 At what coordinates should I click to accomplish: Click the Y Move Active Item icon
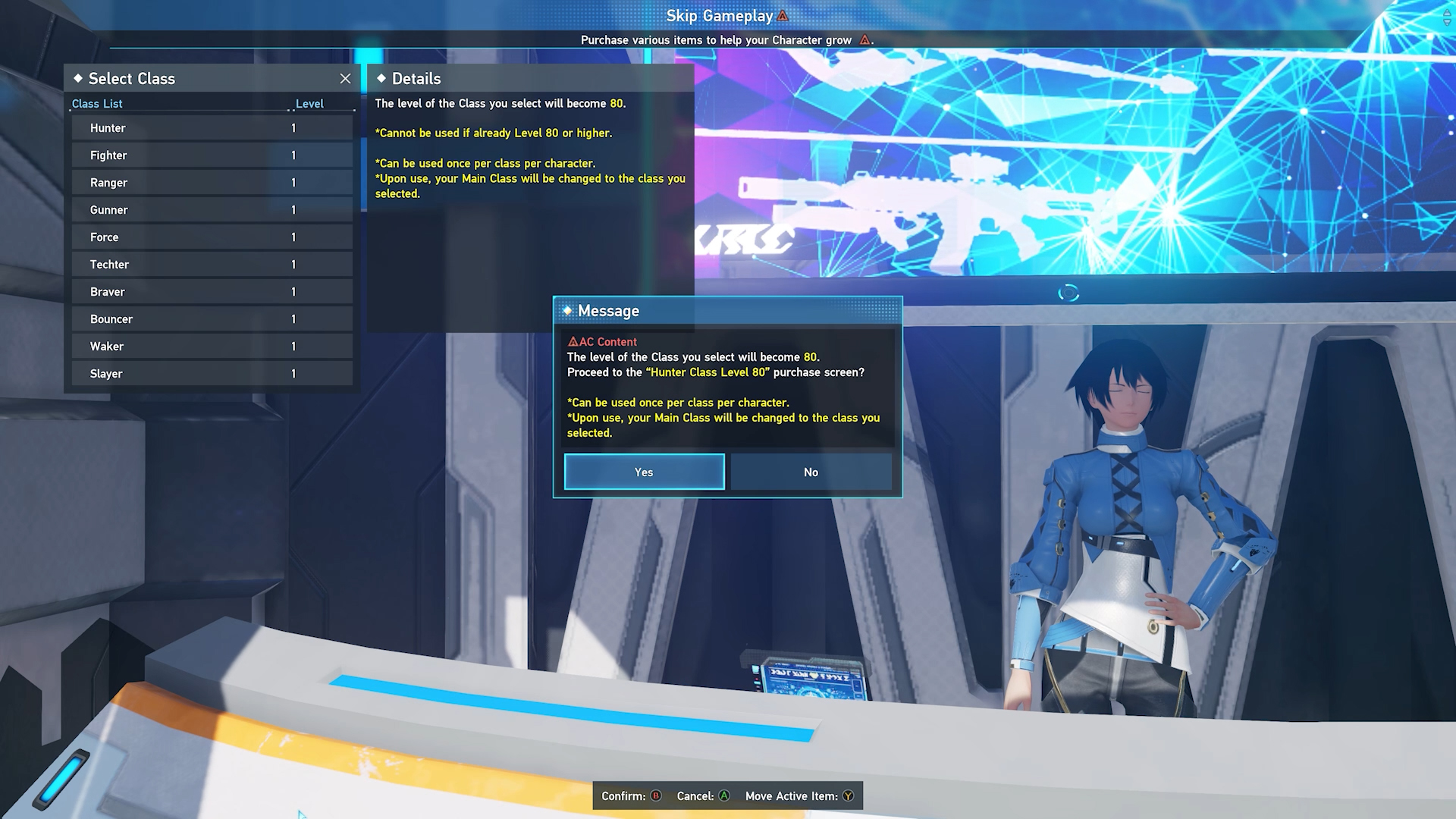[x=847, y=796]
